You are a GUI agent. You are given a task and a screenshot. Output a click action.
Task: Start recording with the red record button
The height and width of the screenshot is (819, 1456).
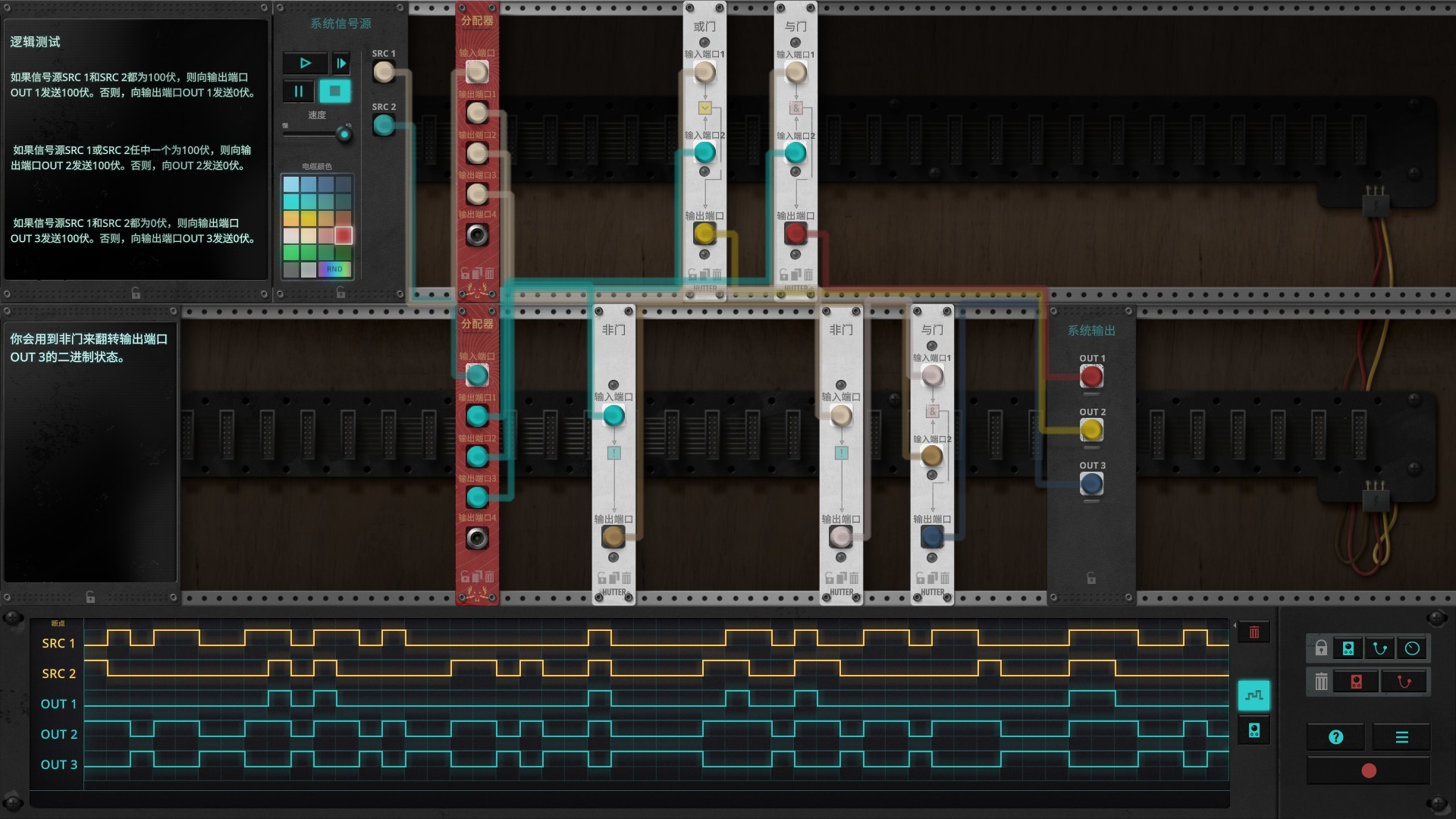click(x=1370, y=770)
